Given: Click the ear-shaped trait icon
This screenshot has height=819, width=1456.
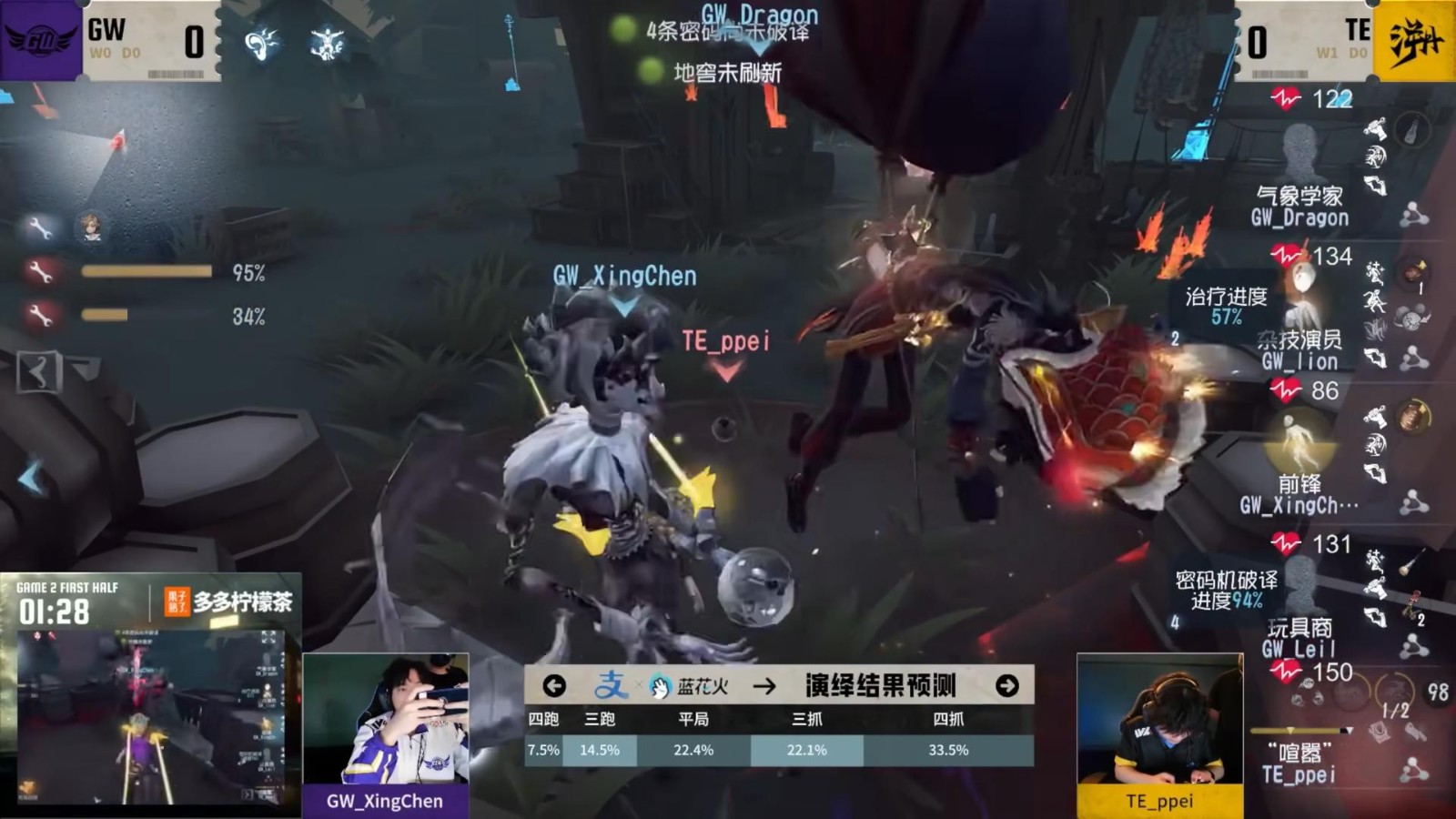Looking at the screenshot, I should tap(261, 43).
